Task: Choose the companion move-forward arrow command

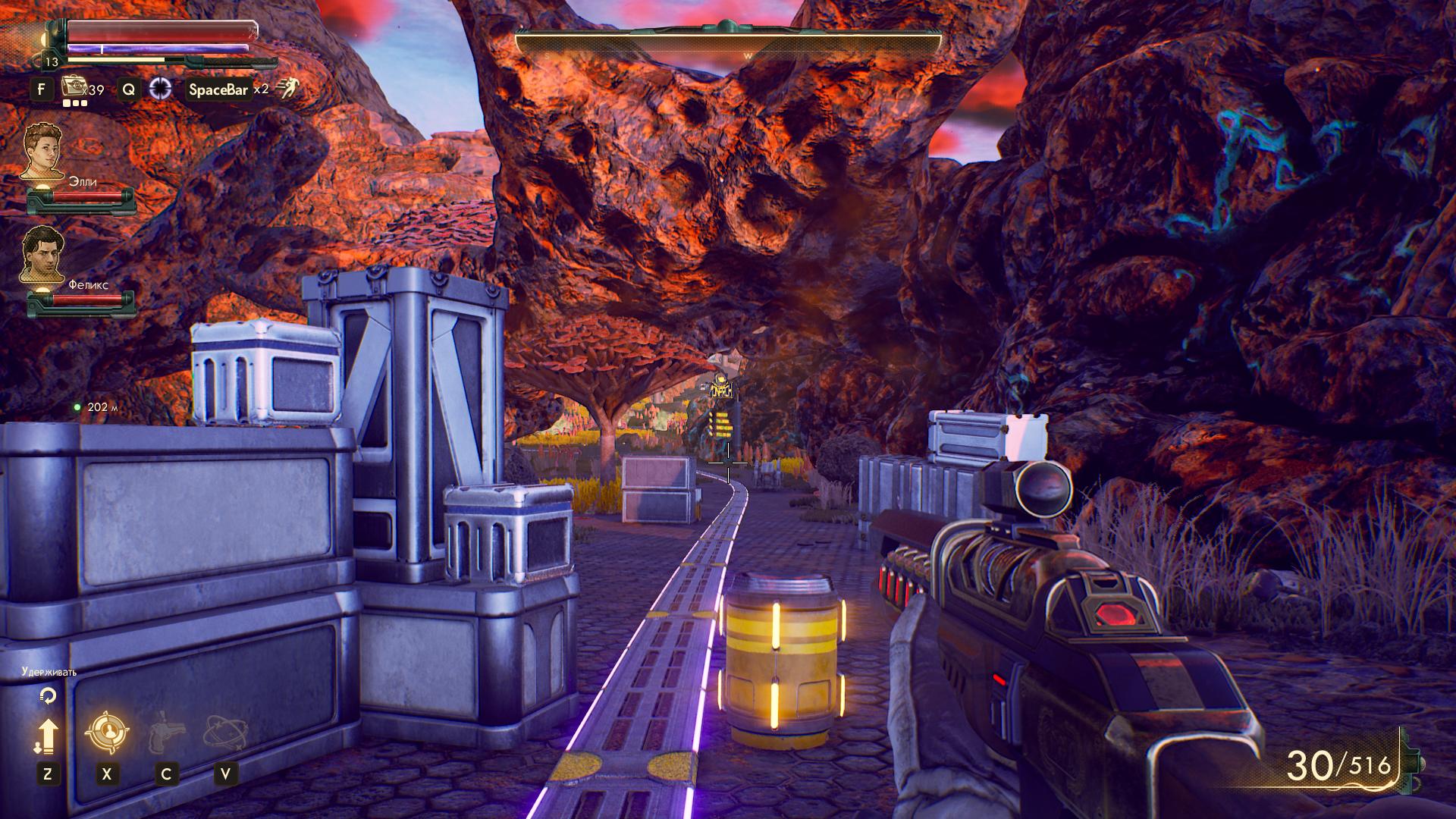Action: 47,735
